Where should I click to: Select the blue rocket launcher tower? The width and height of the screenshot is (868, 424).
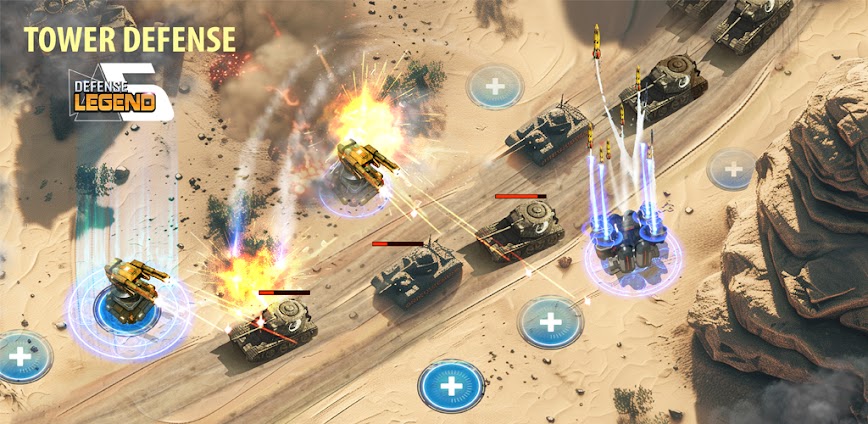(629, 243)
